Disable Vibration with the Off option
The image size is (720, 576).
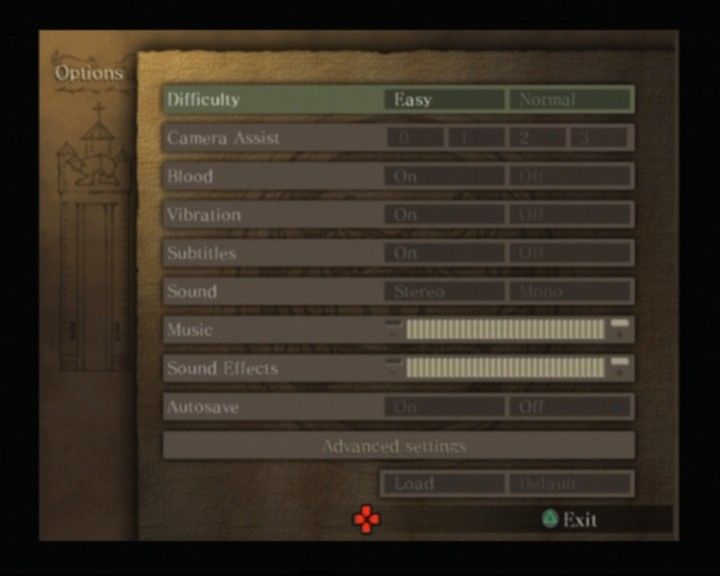pos(570,215)
